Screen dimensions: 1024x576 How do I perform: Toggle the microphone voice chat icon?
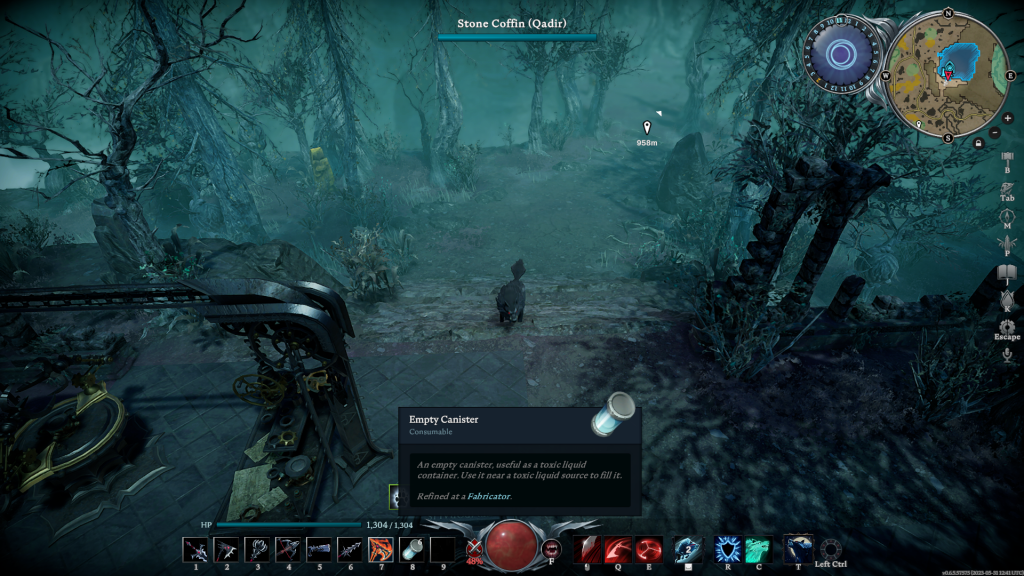(1007, 353)
